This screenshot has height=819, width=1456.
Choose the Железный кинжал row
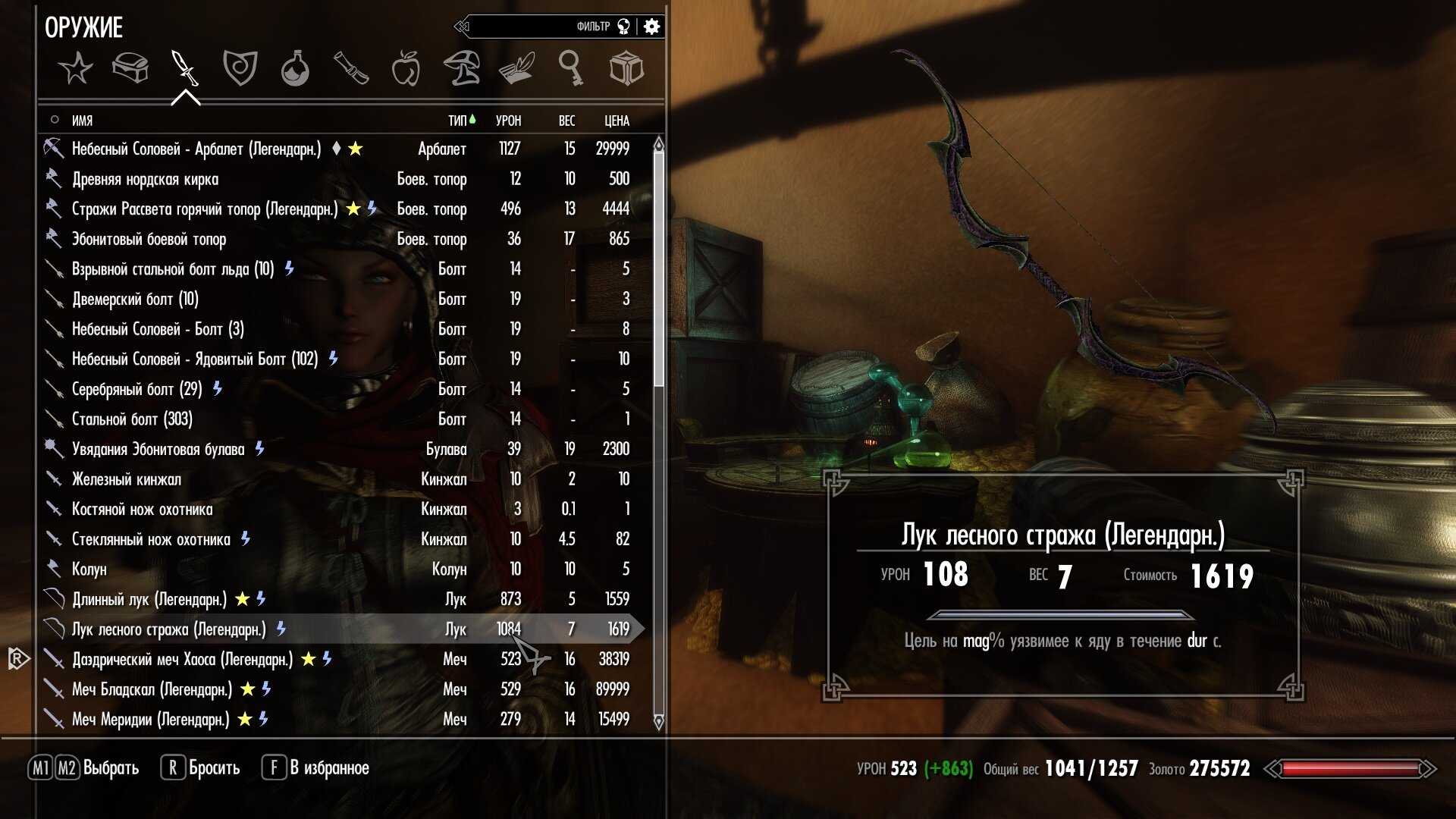(x=126, y=479)
